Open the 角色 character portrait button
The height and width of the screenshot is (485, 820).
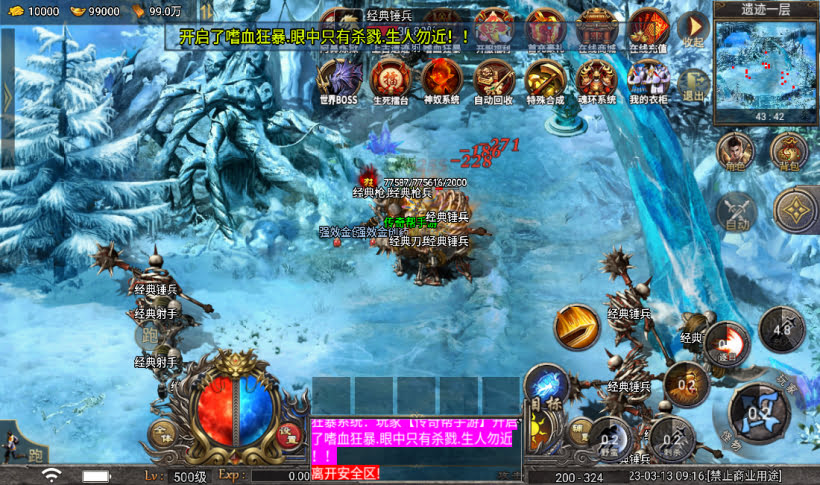(x=735, y=152)
